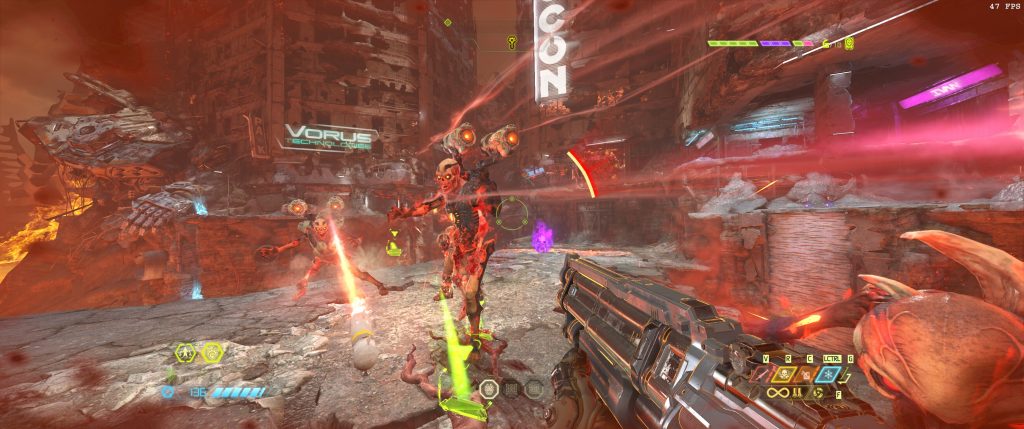Image resolution: width=1024 pixels, height=429 pixels.
Task: Trigger the orange flame belch icon
Action: click(x=806, y=375)
